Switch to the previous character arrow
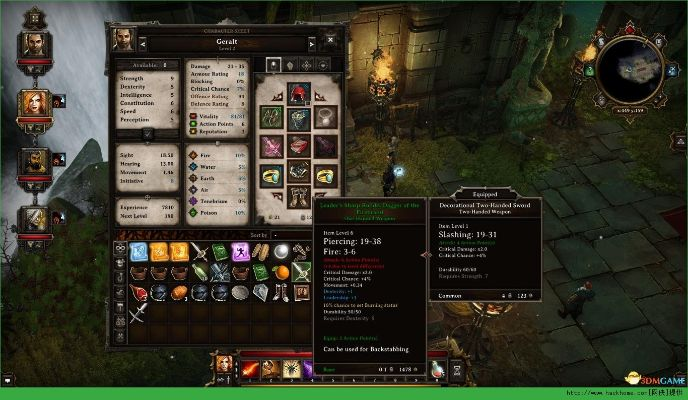The image size is (688, 400). 143,42
